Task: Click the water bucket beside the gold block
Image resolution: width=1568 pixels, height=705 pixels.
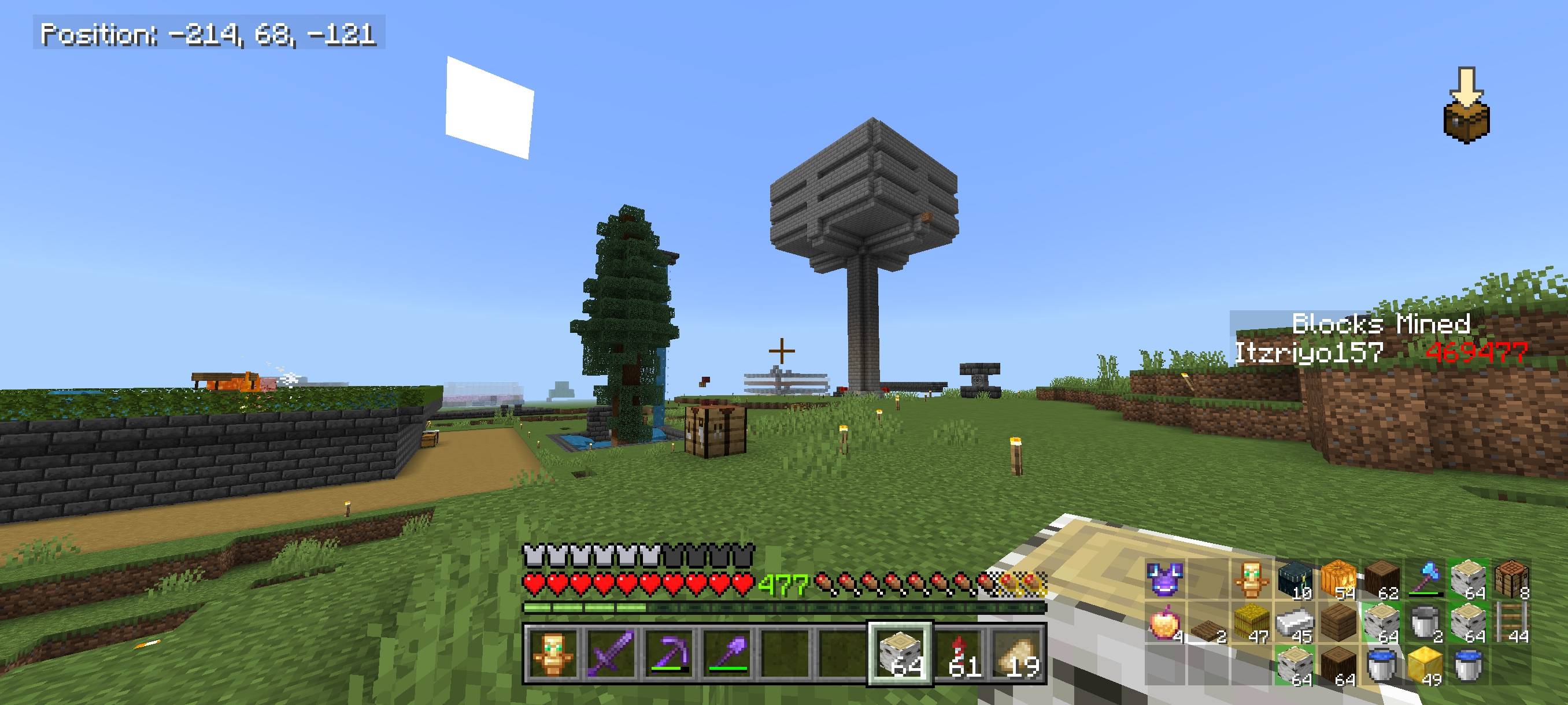Action: pos(1383,667)
